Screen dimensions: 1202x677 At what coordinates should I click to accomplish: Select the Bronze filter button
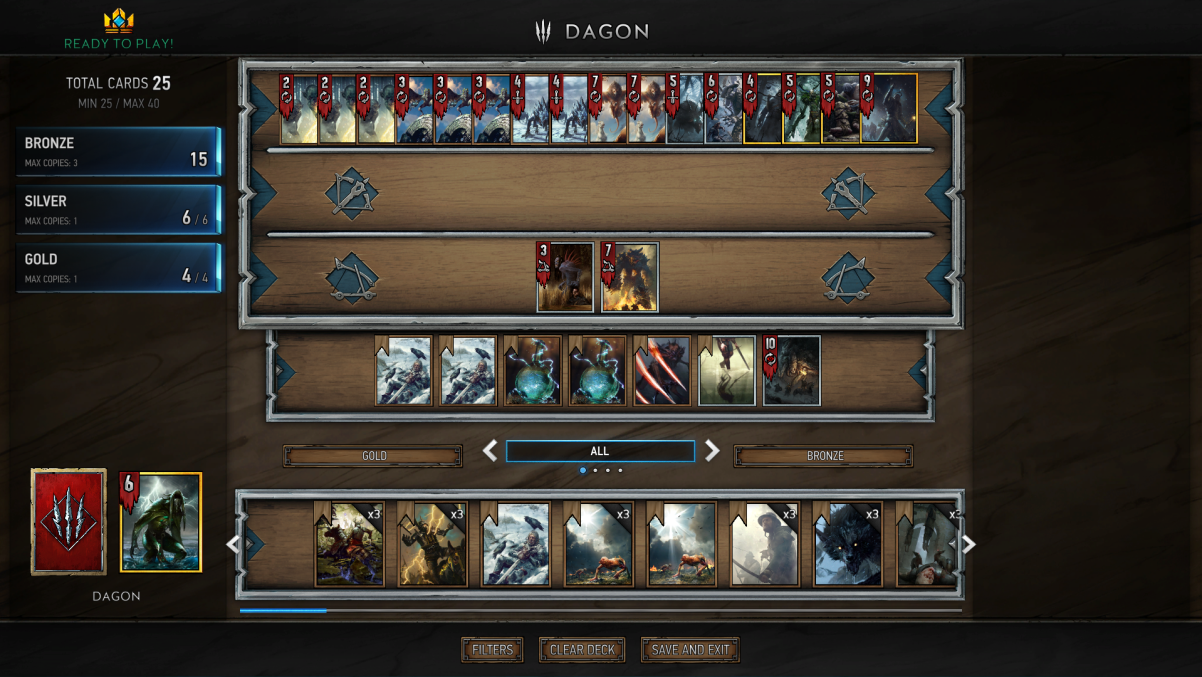823,456
